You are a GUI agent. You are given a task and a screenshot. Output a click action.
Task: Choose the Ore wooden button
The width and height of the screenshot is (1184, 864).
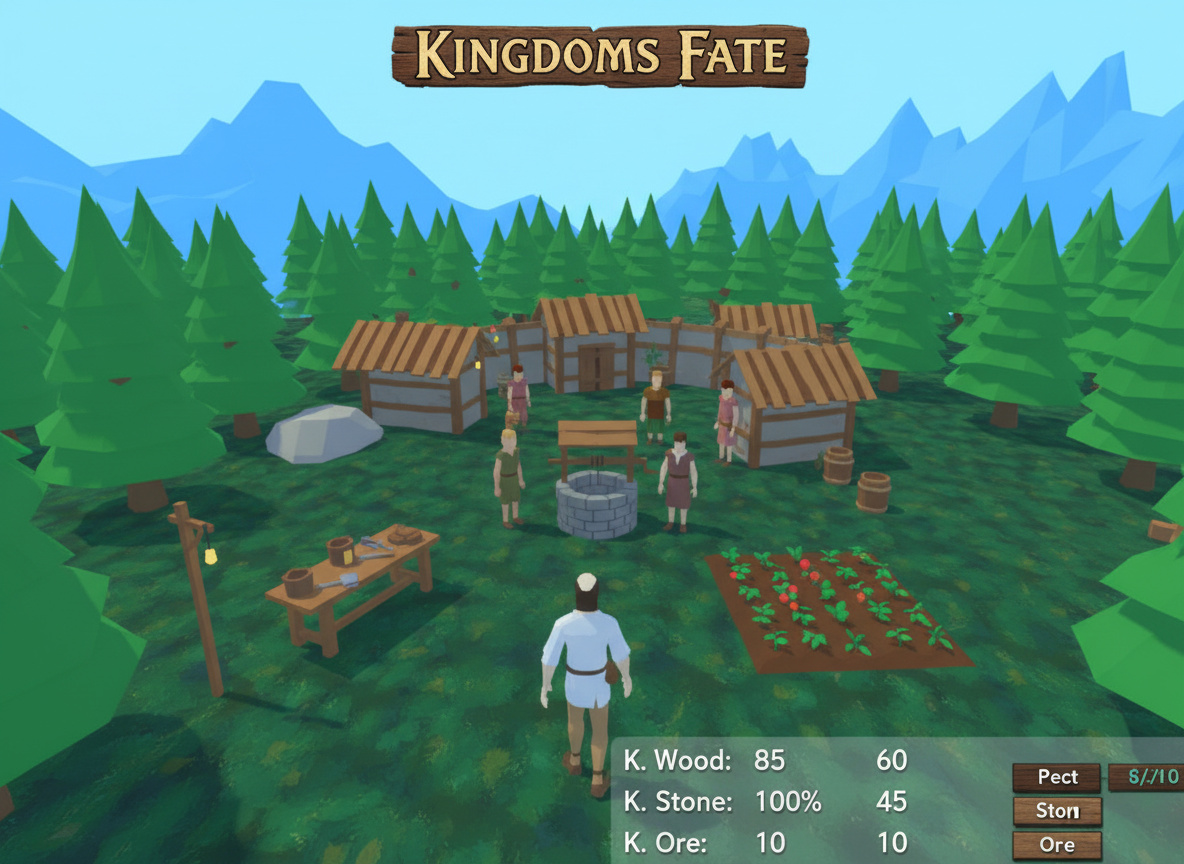pyautogui.click(x=1056, y=845)
